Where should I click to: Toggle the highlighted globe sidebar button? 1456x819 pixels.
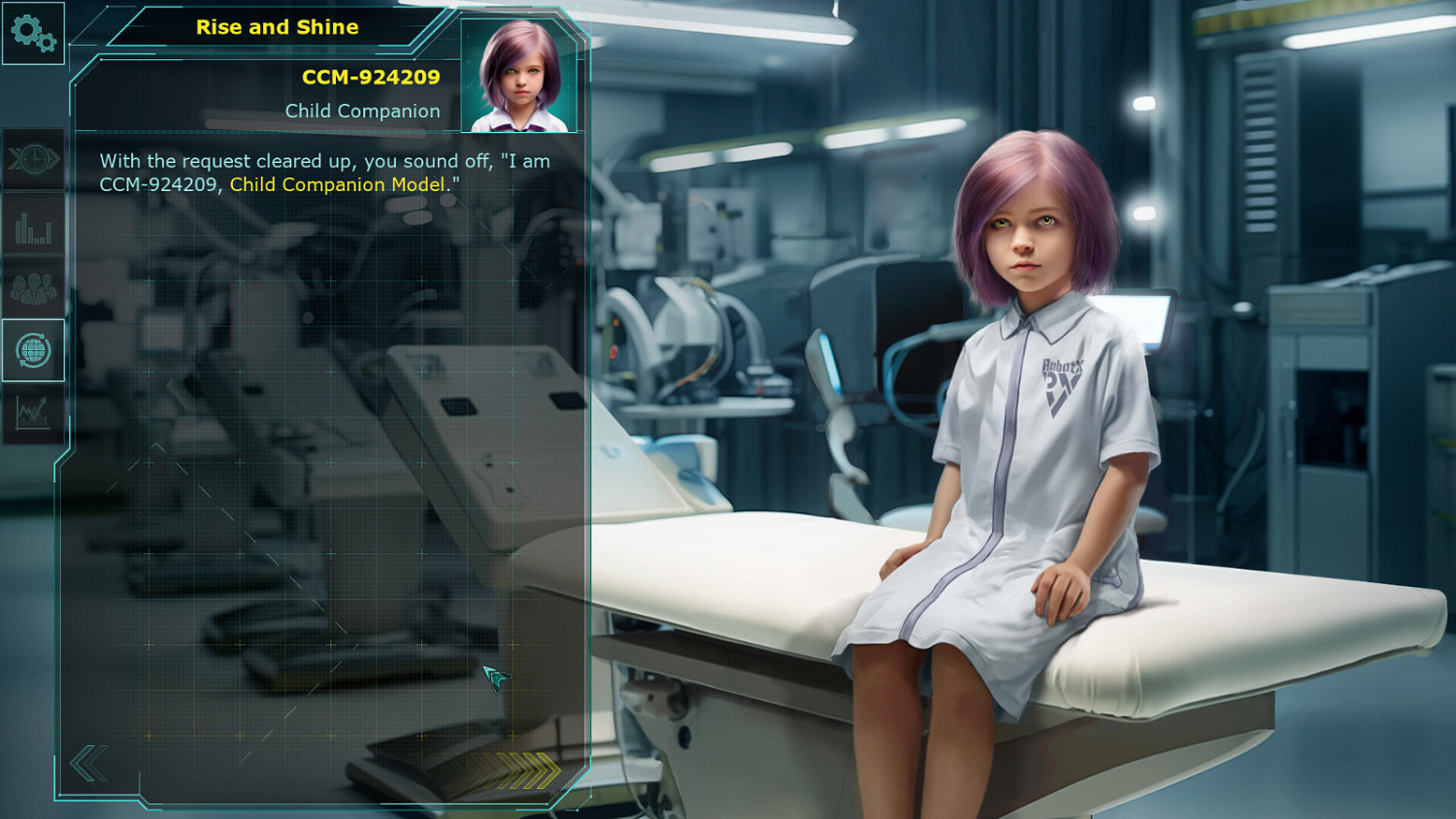[32, 351]
